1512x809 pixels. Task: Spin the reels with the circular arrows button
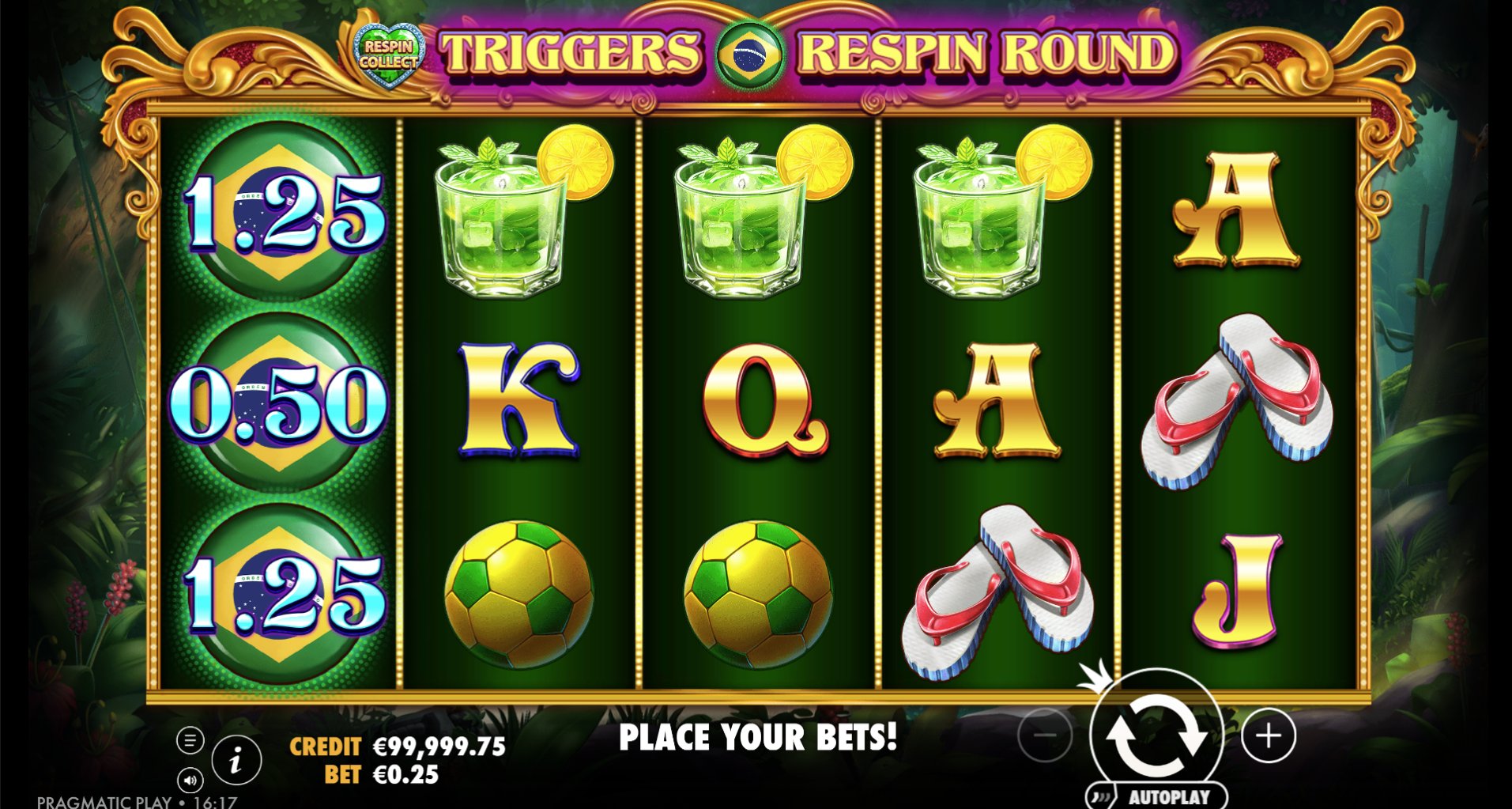1156,736
